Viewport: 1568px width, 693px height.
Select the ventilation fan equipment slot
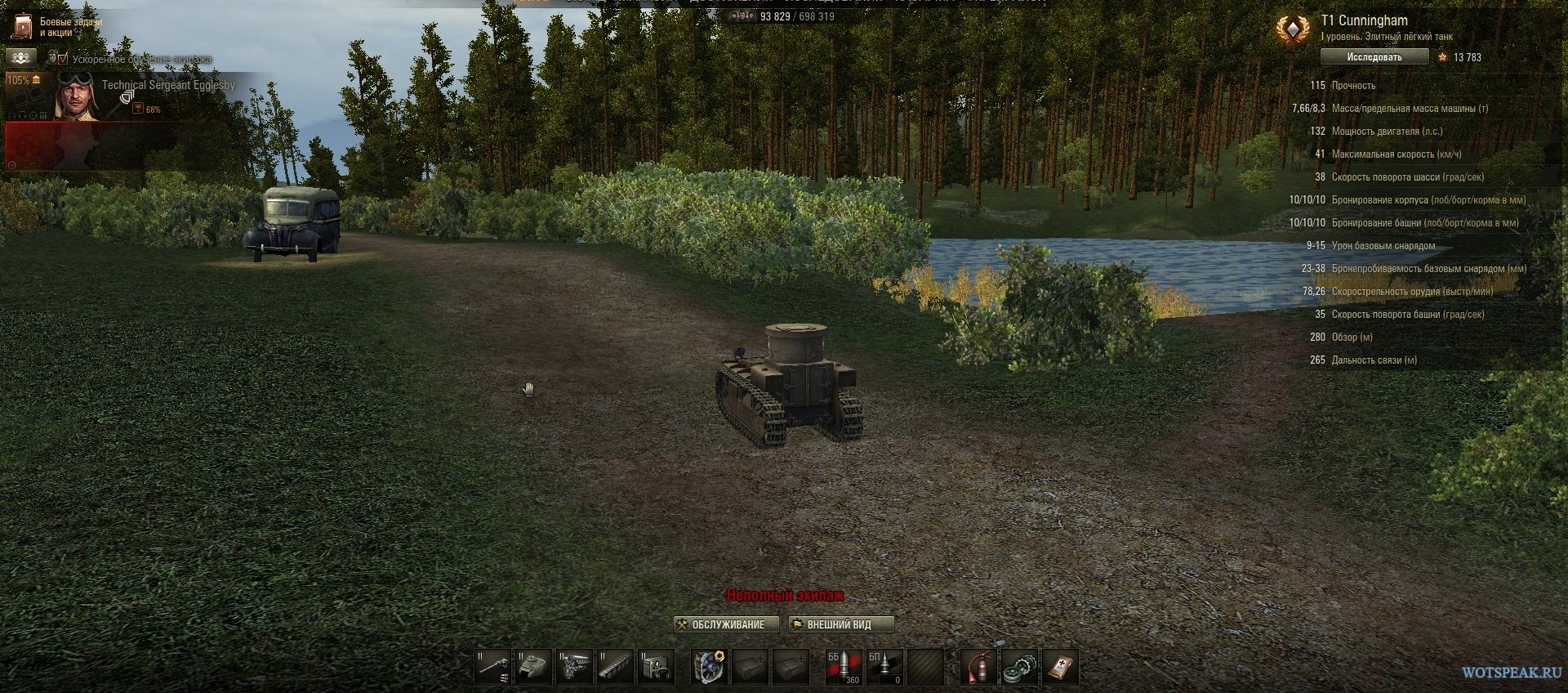(709, 667)
